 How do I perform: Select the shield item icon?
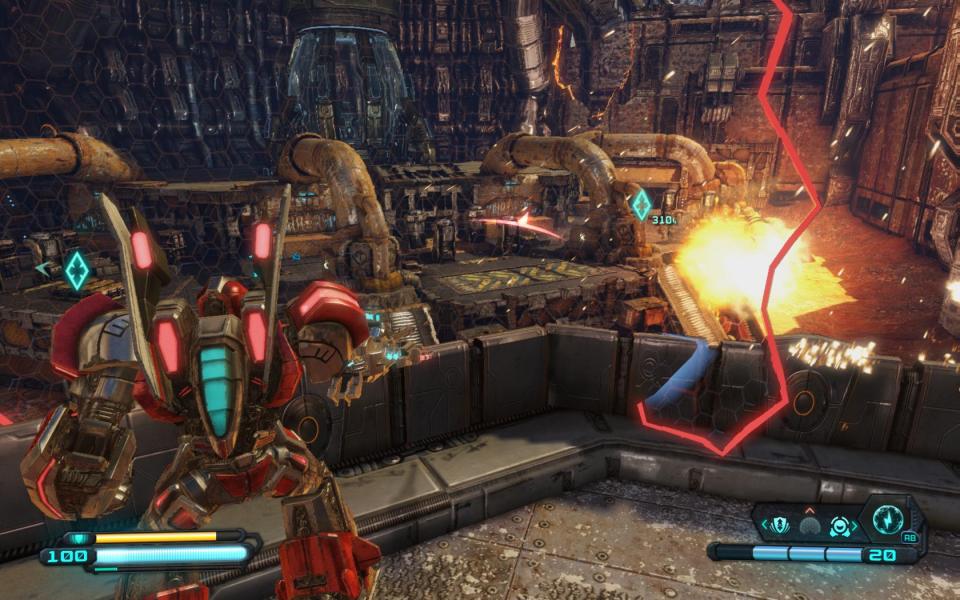point(781,526)
